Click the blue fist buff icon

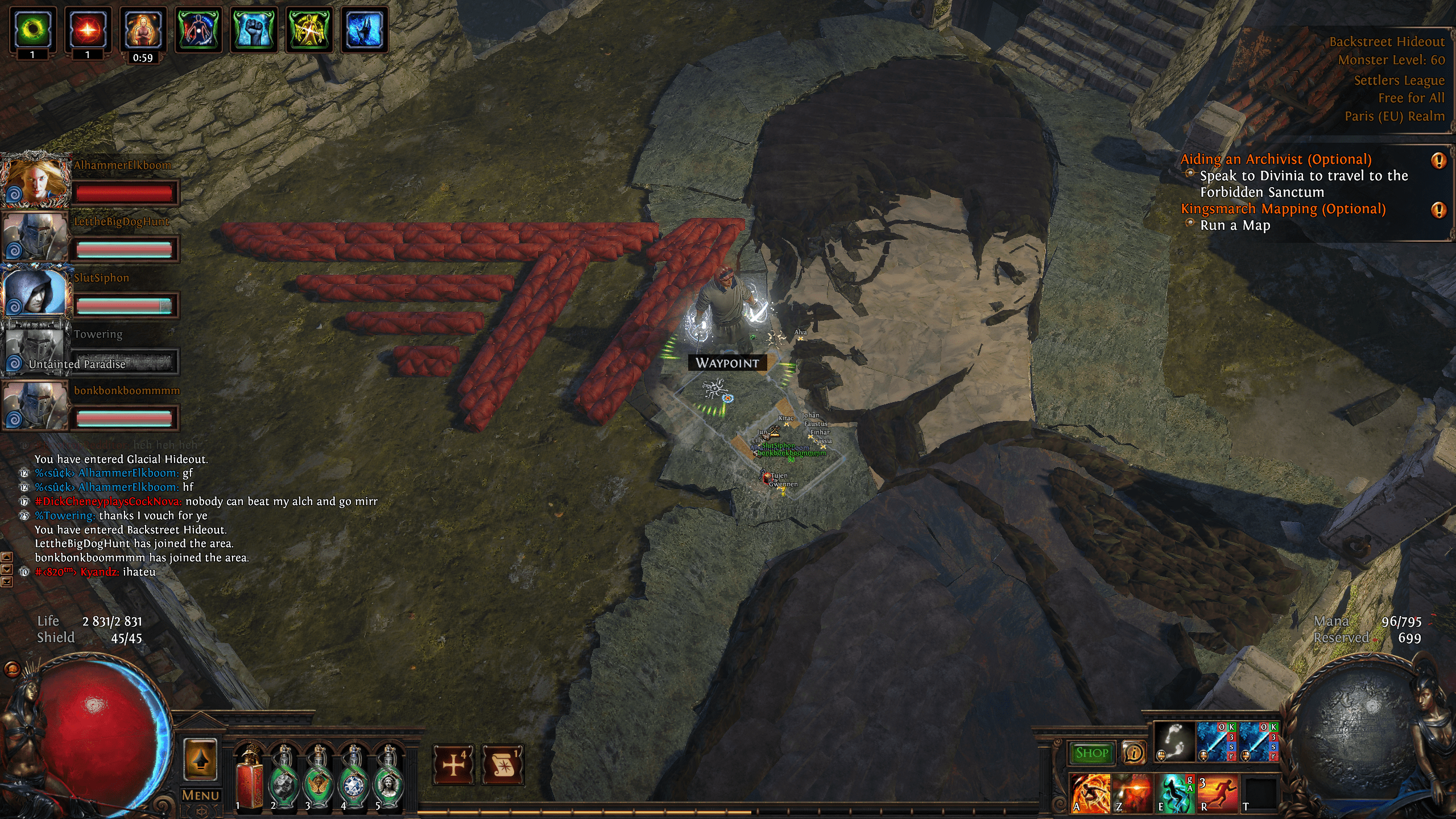(254, 30)
